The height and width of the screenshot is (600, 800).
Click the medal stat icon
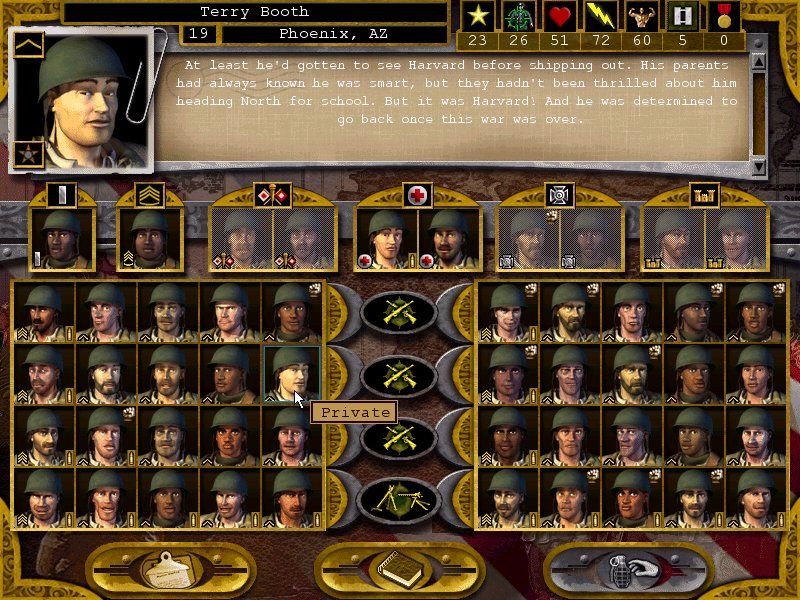point(725,16)
